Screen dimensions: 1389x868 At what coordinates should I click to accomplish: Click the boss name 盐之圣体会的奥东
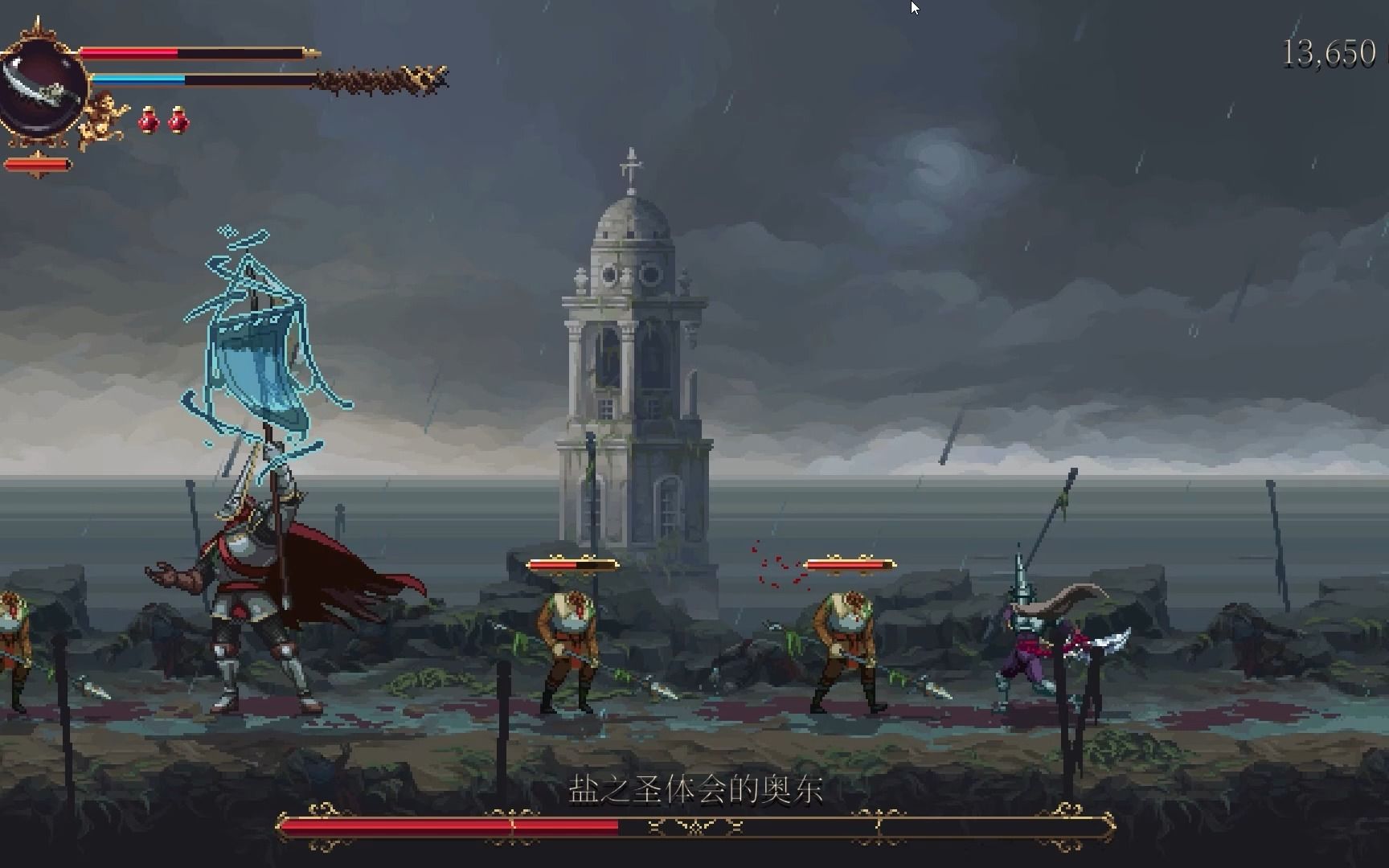pos(694,790)
